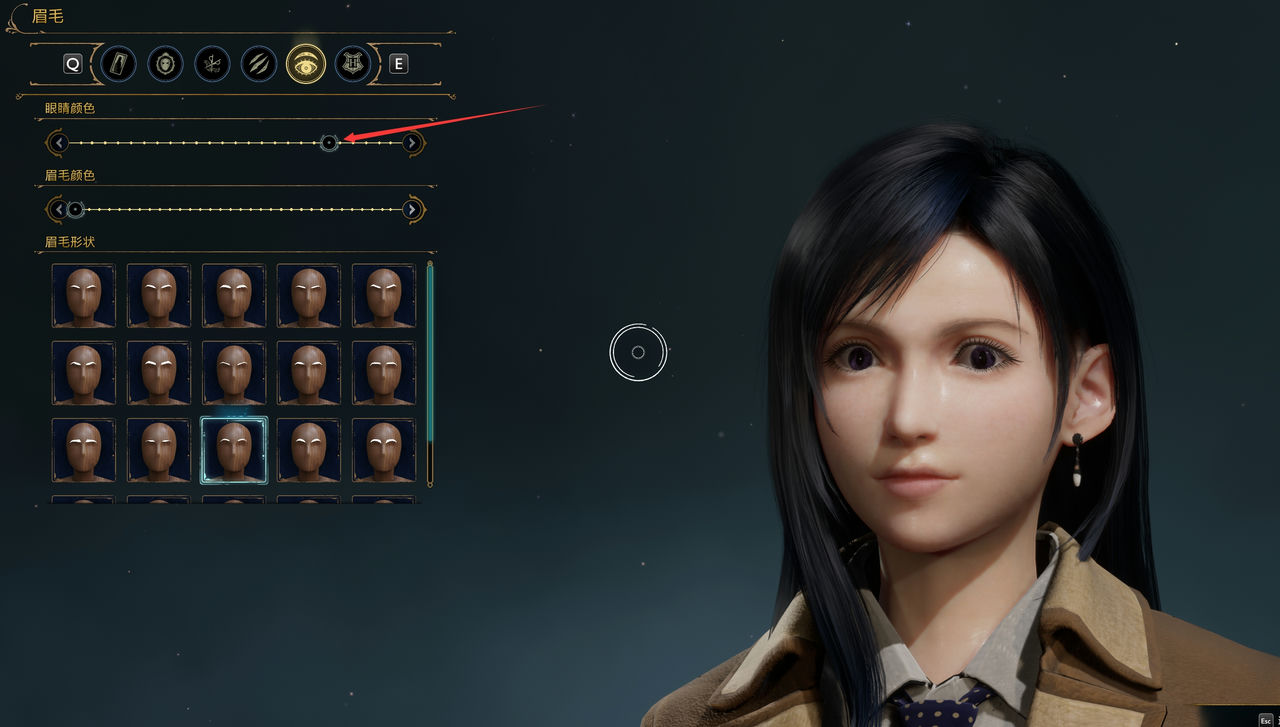
Task: Advance 眉毛颜色 using its right chevron
Action: coord(412,209)
